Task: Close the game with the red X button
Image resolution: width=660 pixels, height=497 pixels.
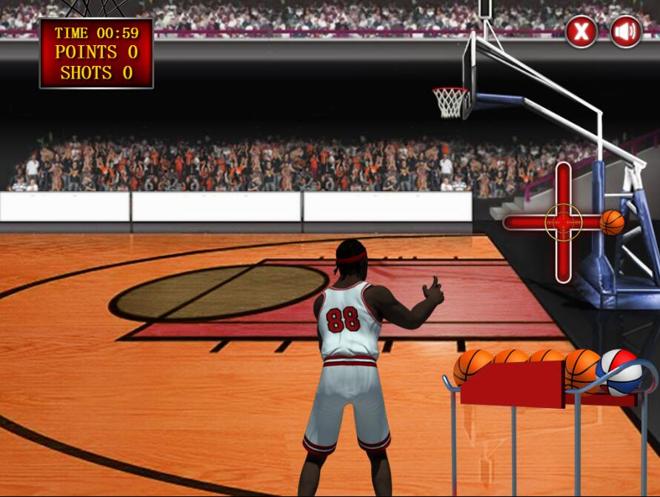Action: tap(581, 31)
